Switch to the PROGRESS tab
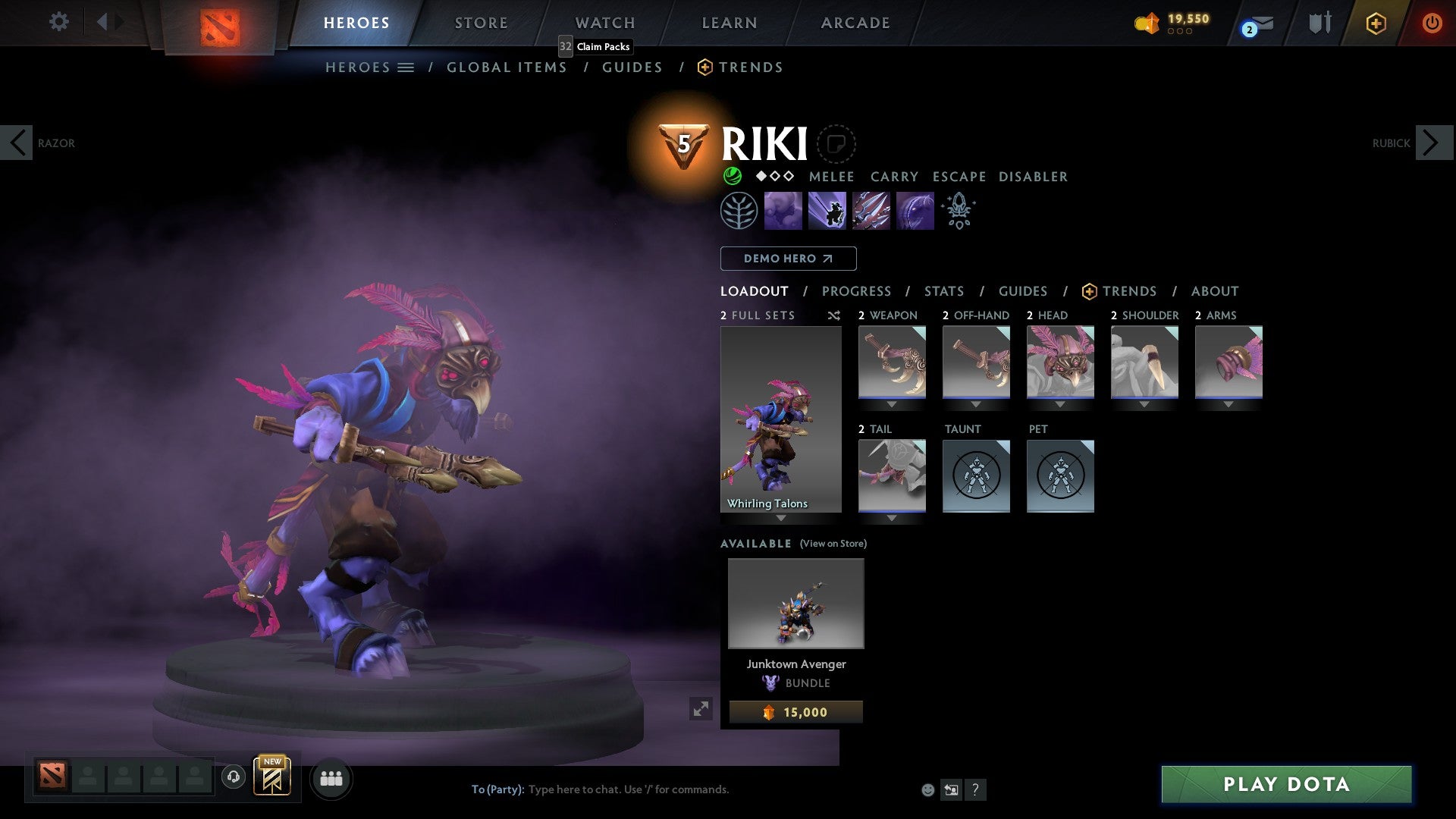The height and width of the screenshot is (819, 1456). [x=857, y=291]
